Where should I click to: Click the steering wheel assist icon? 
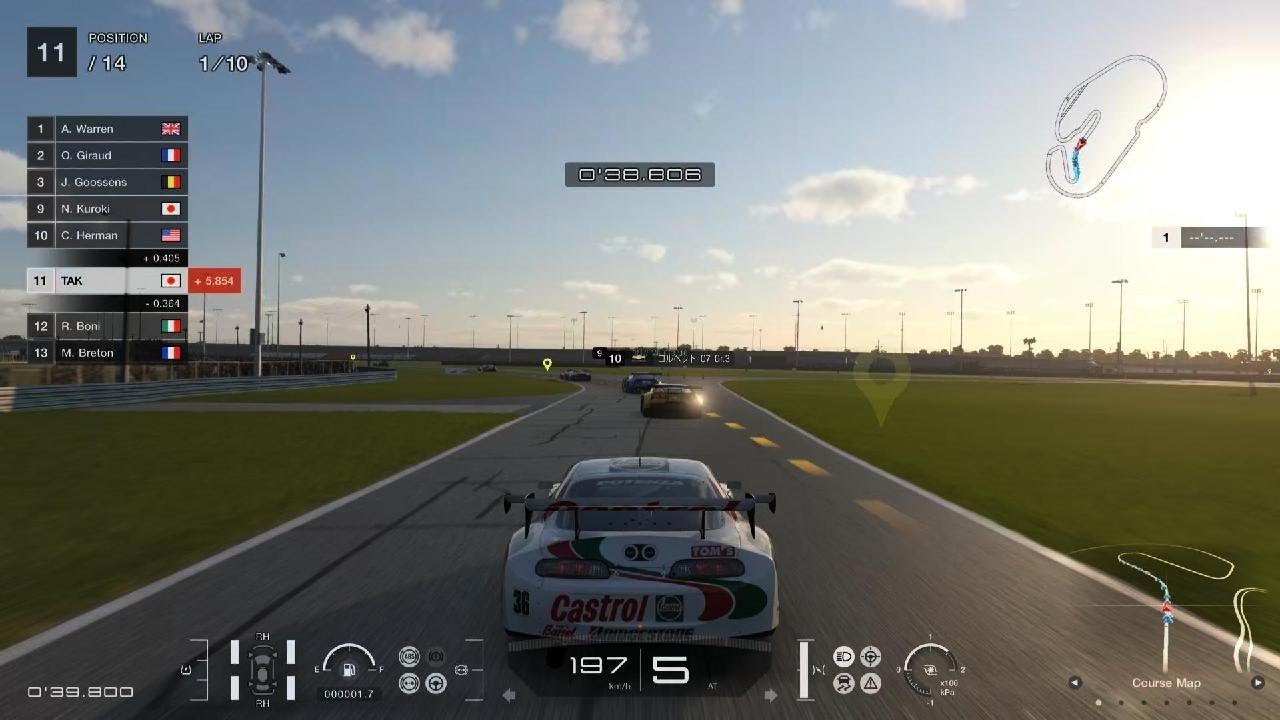[x=435, y=683]
